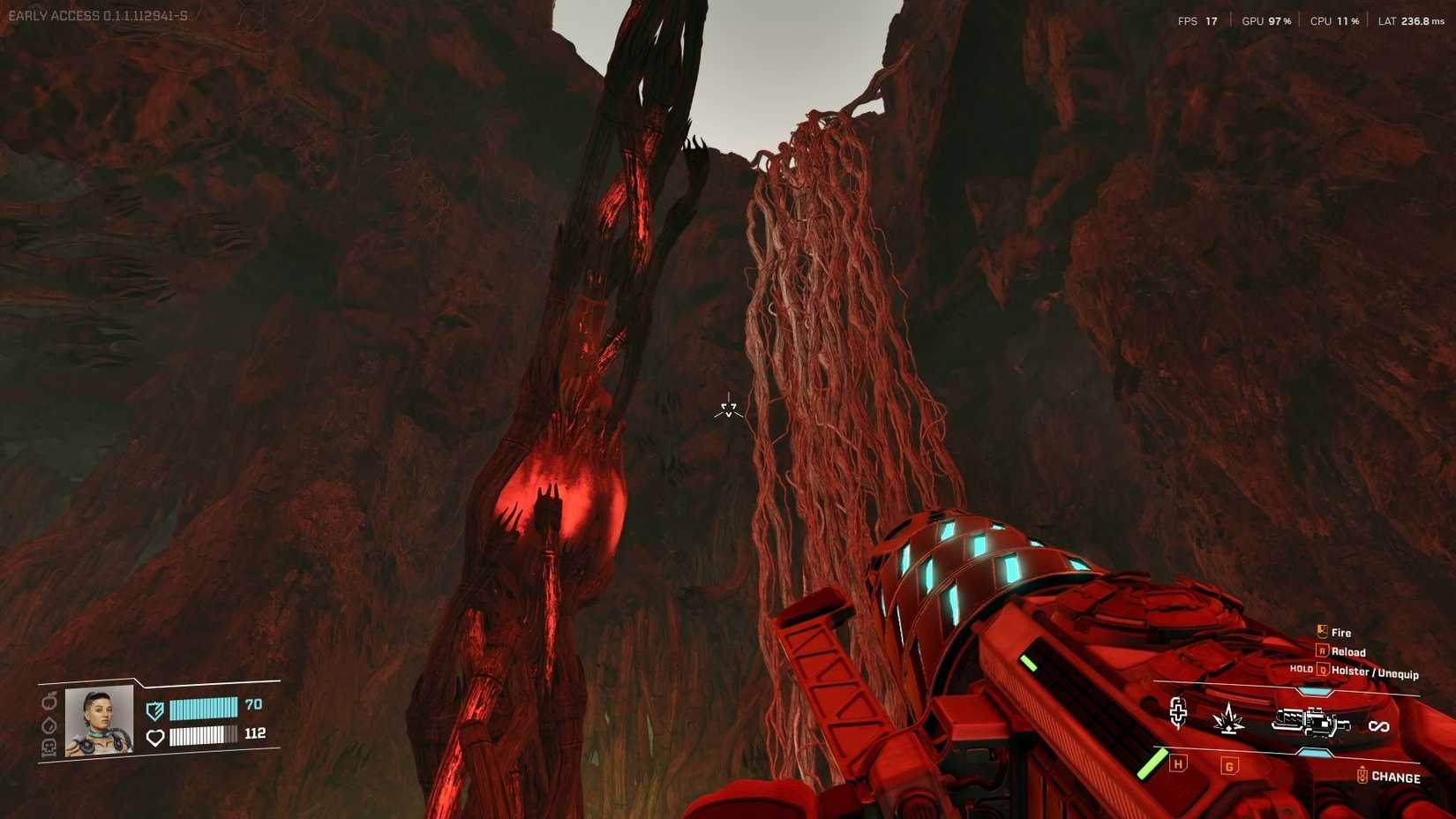Select the shield icon beside the 70 value
This screenshot has width=1456, height=819.
pos(155,710)
